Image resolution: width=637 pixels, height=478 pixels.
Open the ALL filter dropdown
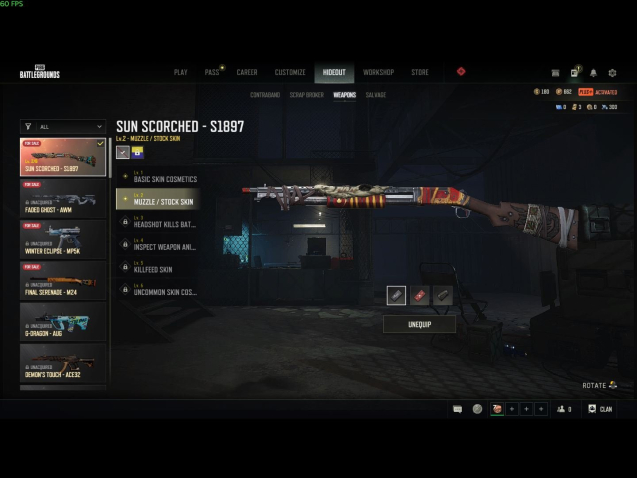63,127
